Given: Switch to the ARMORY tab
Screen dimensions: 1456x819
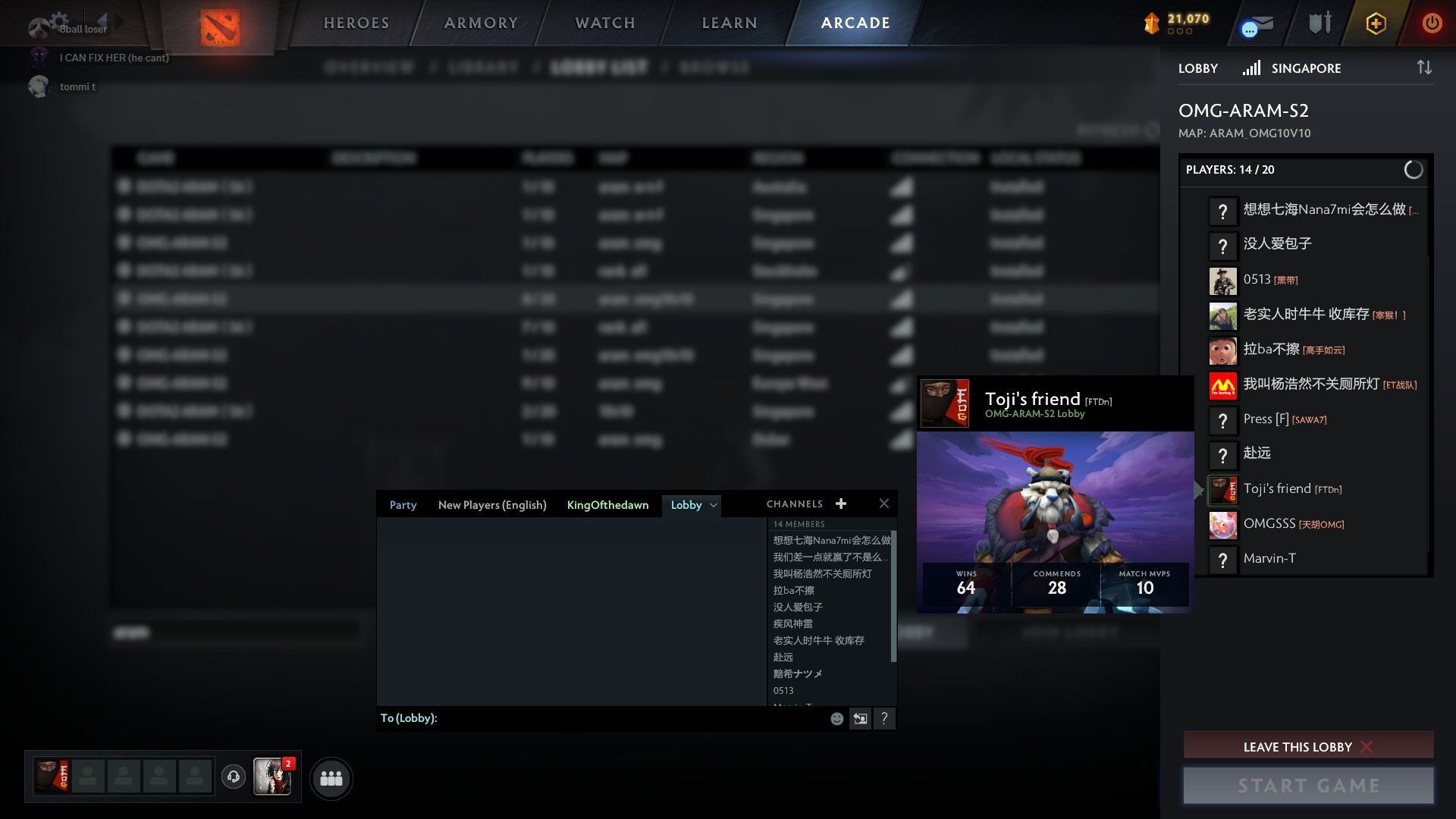Looking at the screenshot, I should pyautogui.click(x=479, y=23).
